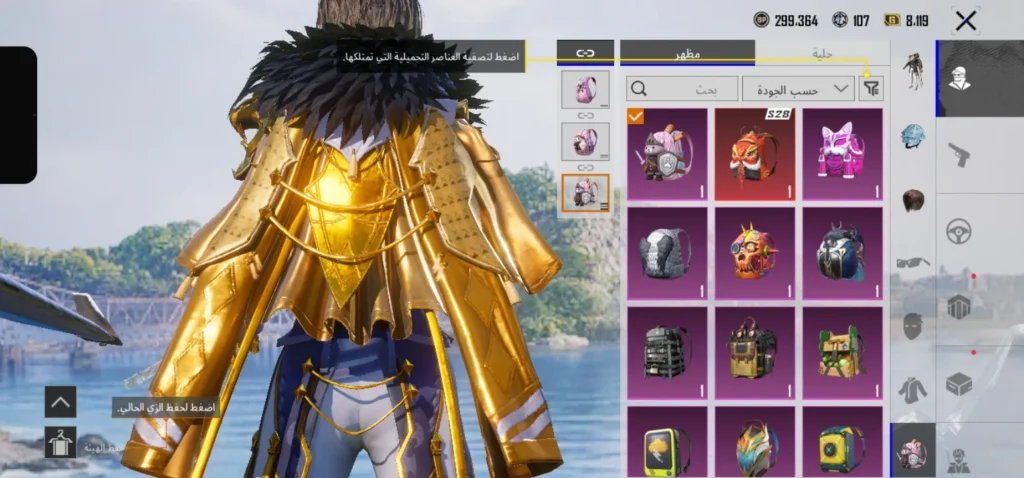
Task: Choose the pink cat-ear backpack
Action: point(843,153)
